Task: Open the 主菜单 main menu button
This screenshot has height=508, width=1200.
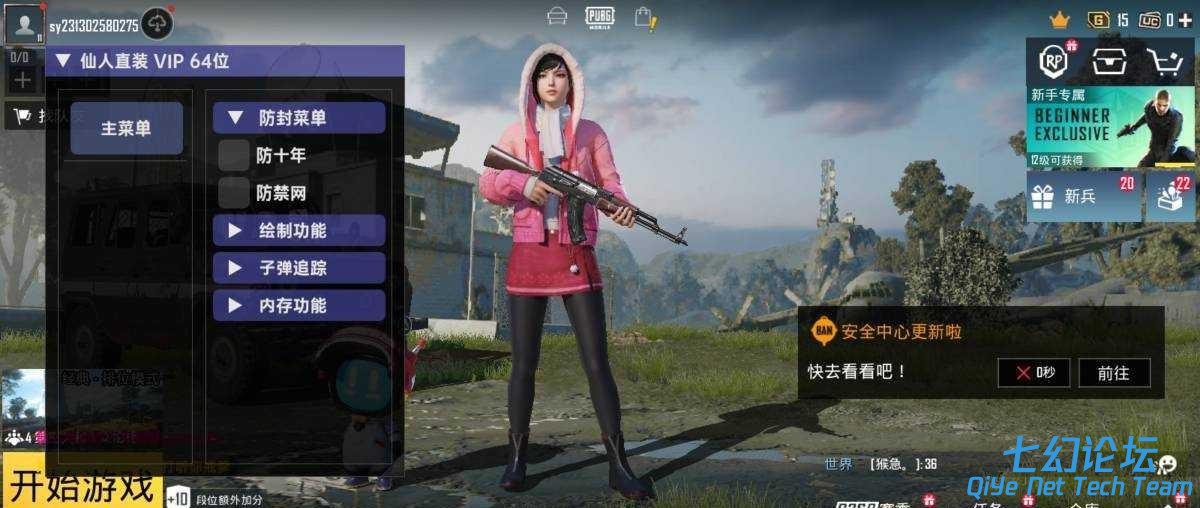Action: pyautogui.click(x=126, y=128)
